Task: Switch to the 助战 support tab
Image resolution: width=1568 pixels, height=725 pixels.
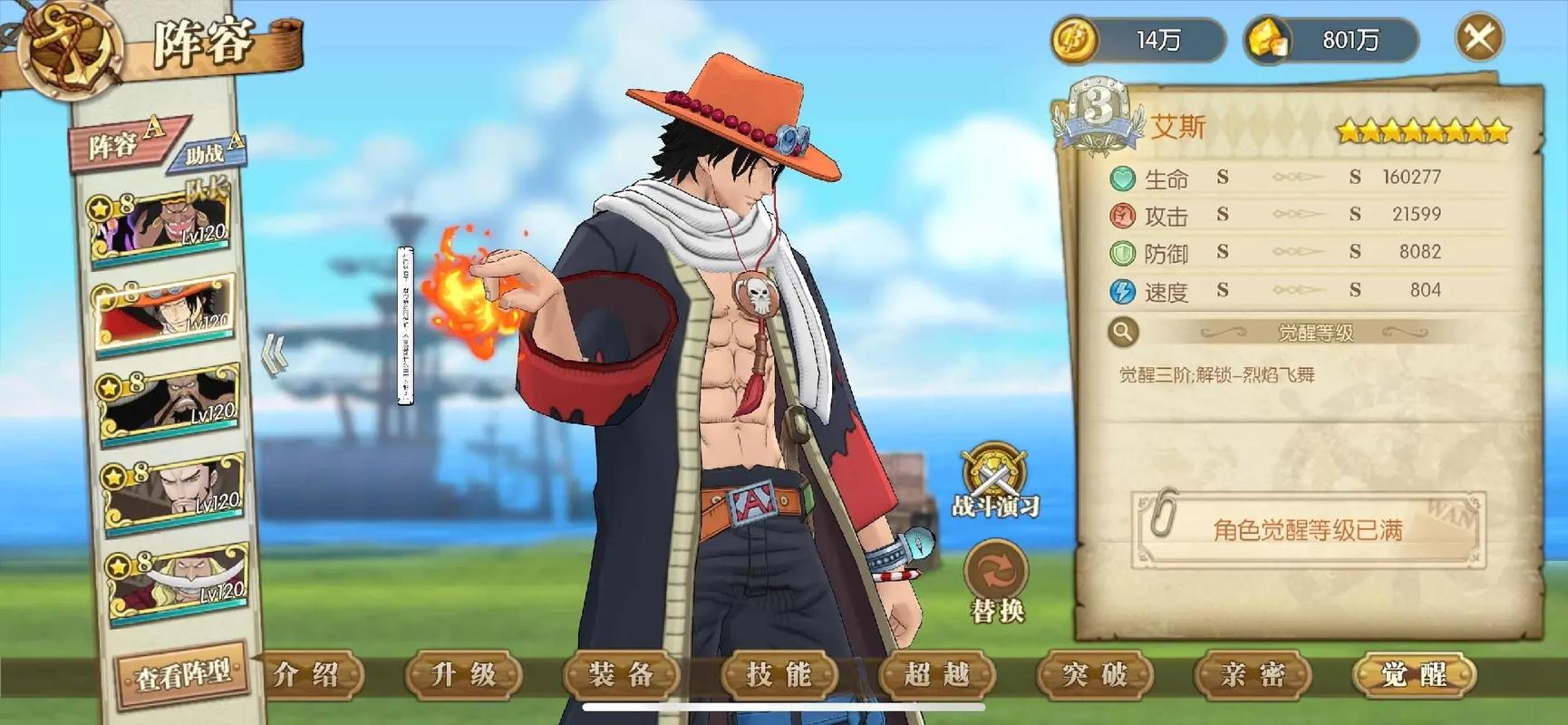Action: [210, 152]
